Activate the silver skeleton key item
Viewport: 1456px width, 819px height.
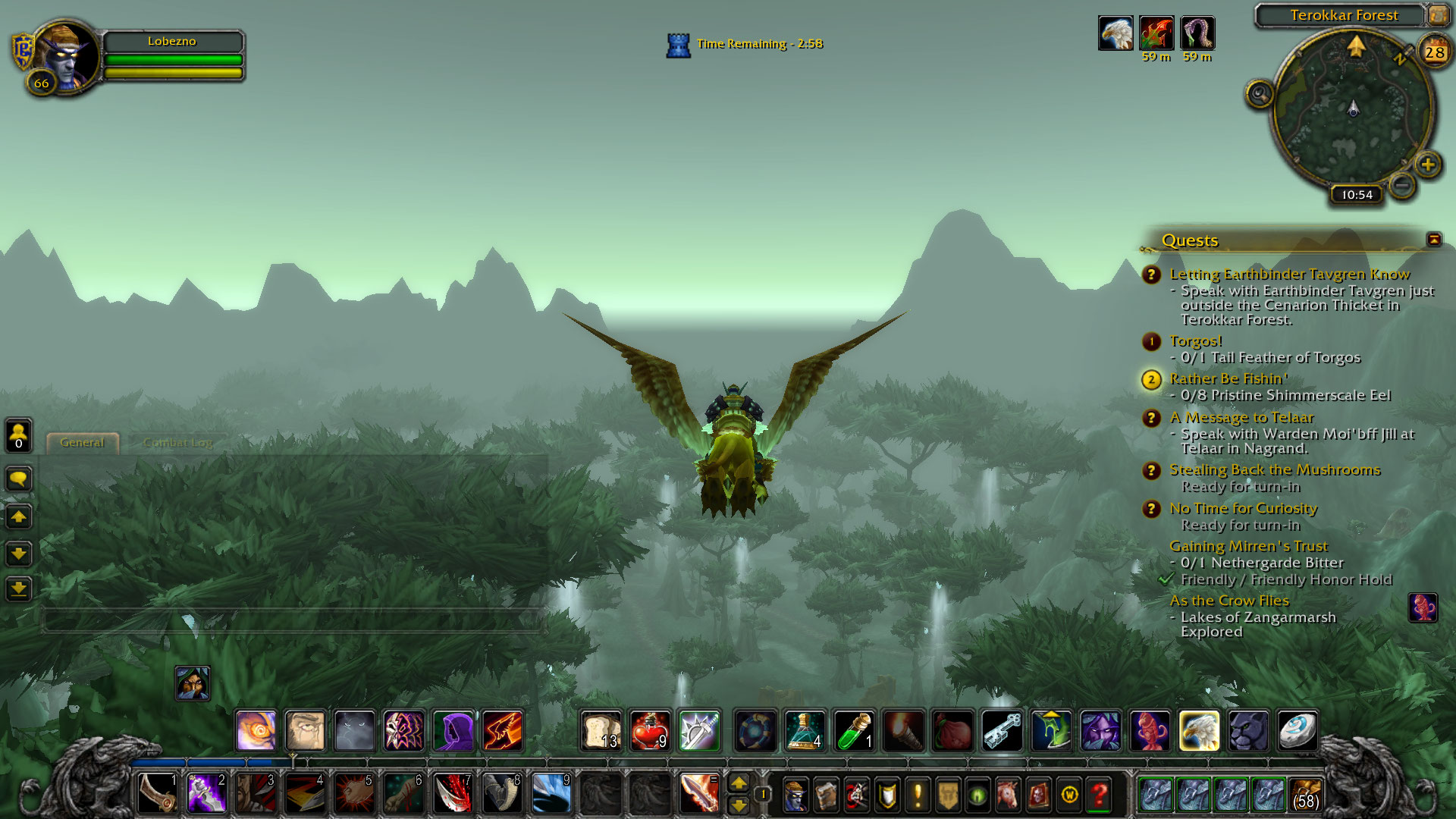click(x=1002, y=731)
